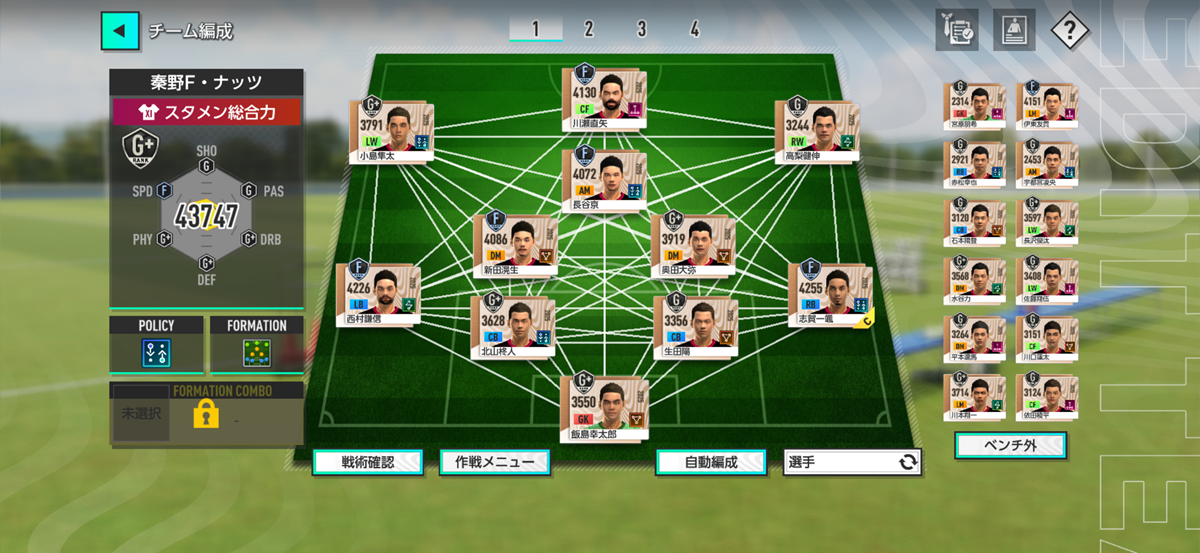Switch to team slot 2 tab

(x=588, y=29)
